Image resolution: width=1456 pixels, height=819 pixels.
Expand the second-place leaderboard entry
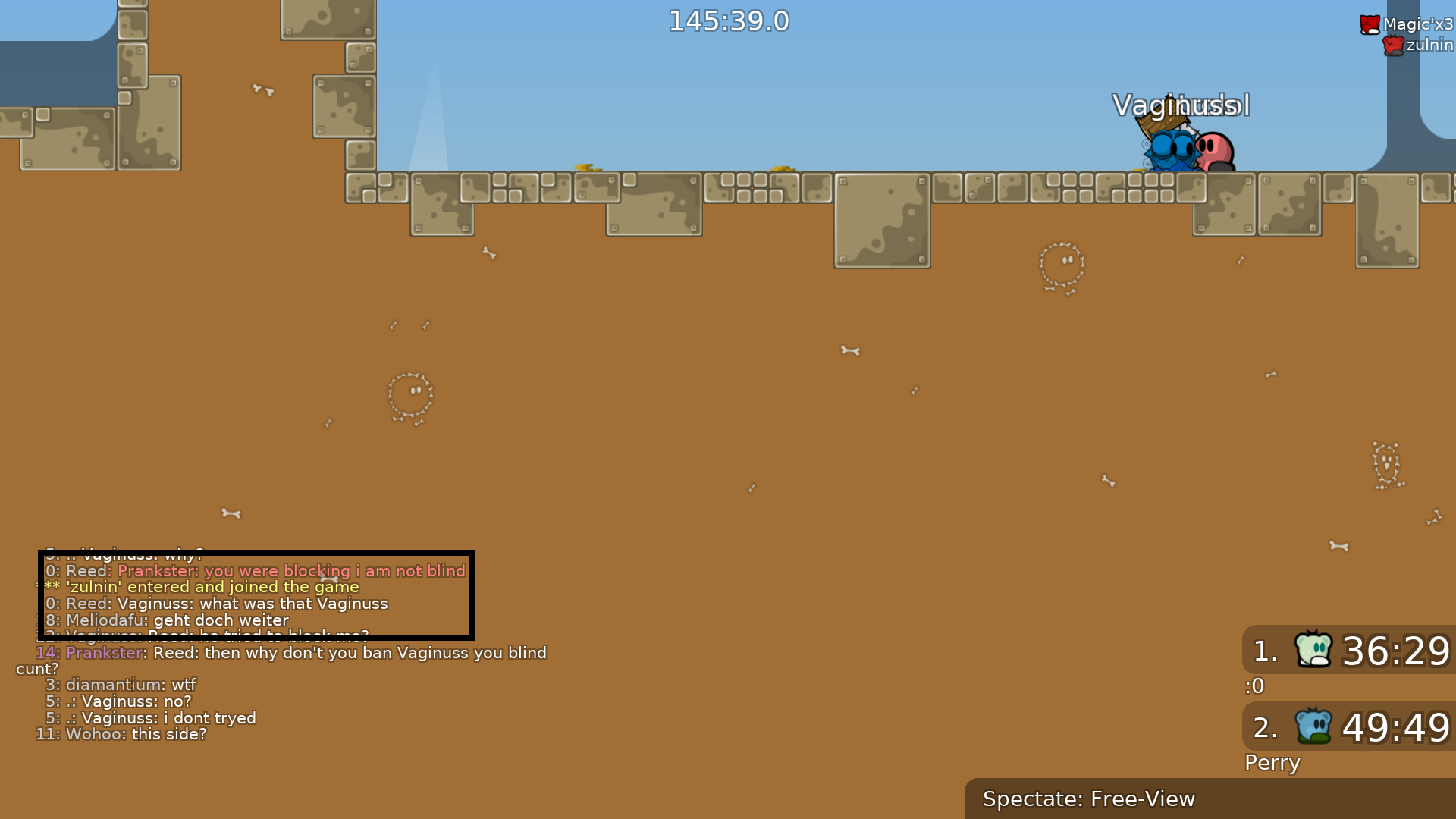coord(1357,726)
